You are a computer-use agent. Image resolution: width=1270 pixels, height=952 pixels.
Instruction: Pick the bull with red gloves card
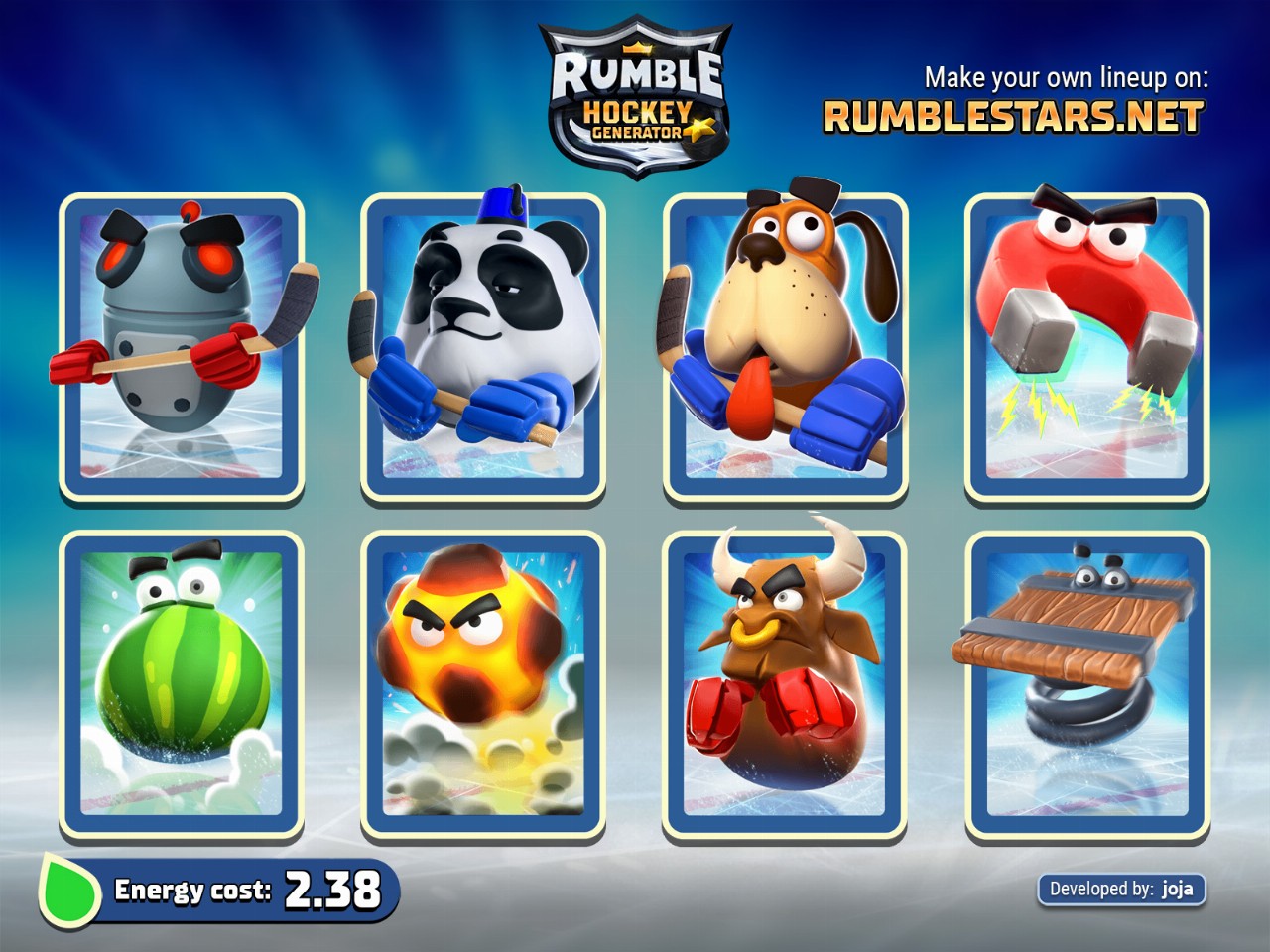click(785, 686)
